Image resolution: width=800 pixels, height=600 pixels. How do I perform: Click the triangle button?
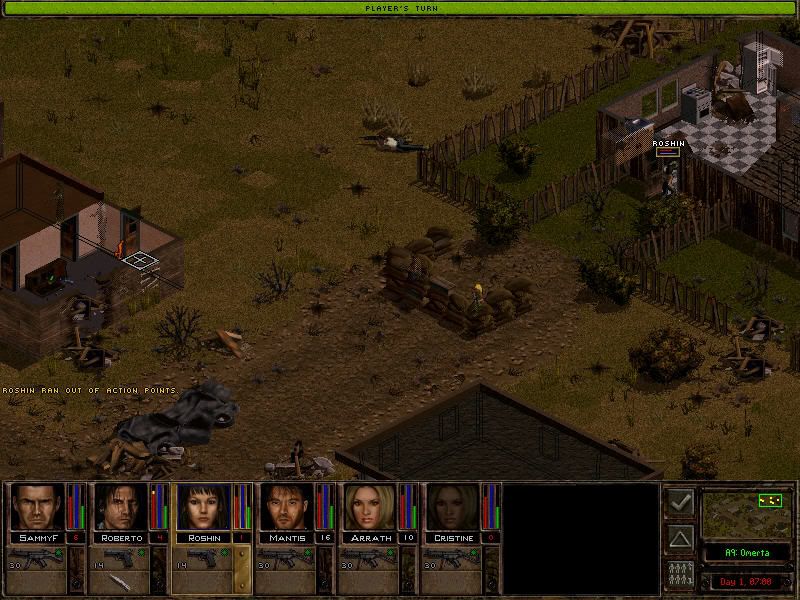click(681, 539)
